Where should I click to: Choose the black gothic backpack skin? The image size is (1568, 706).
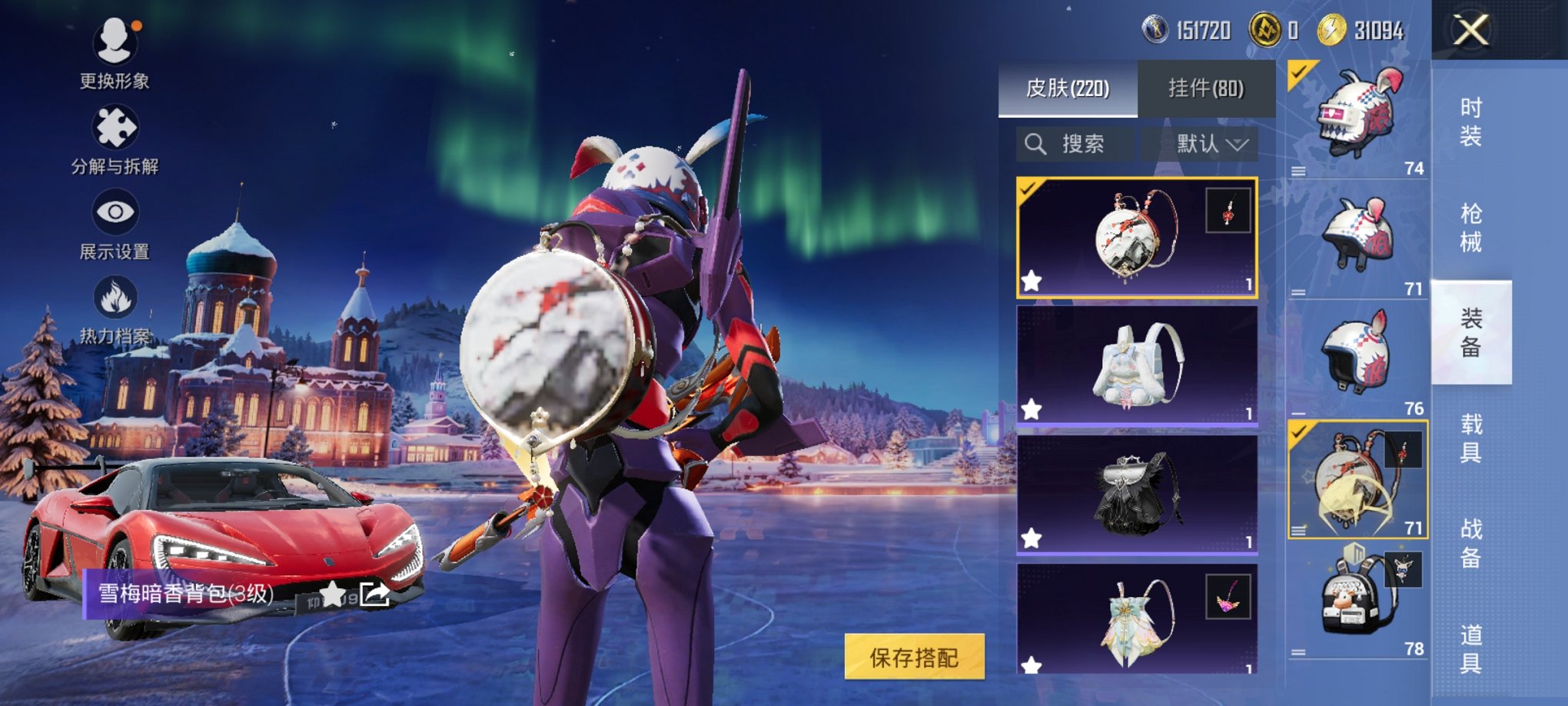coord(1136,494)
